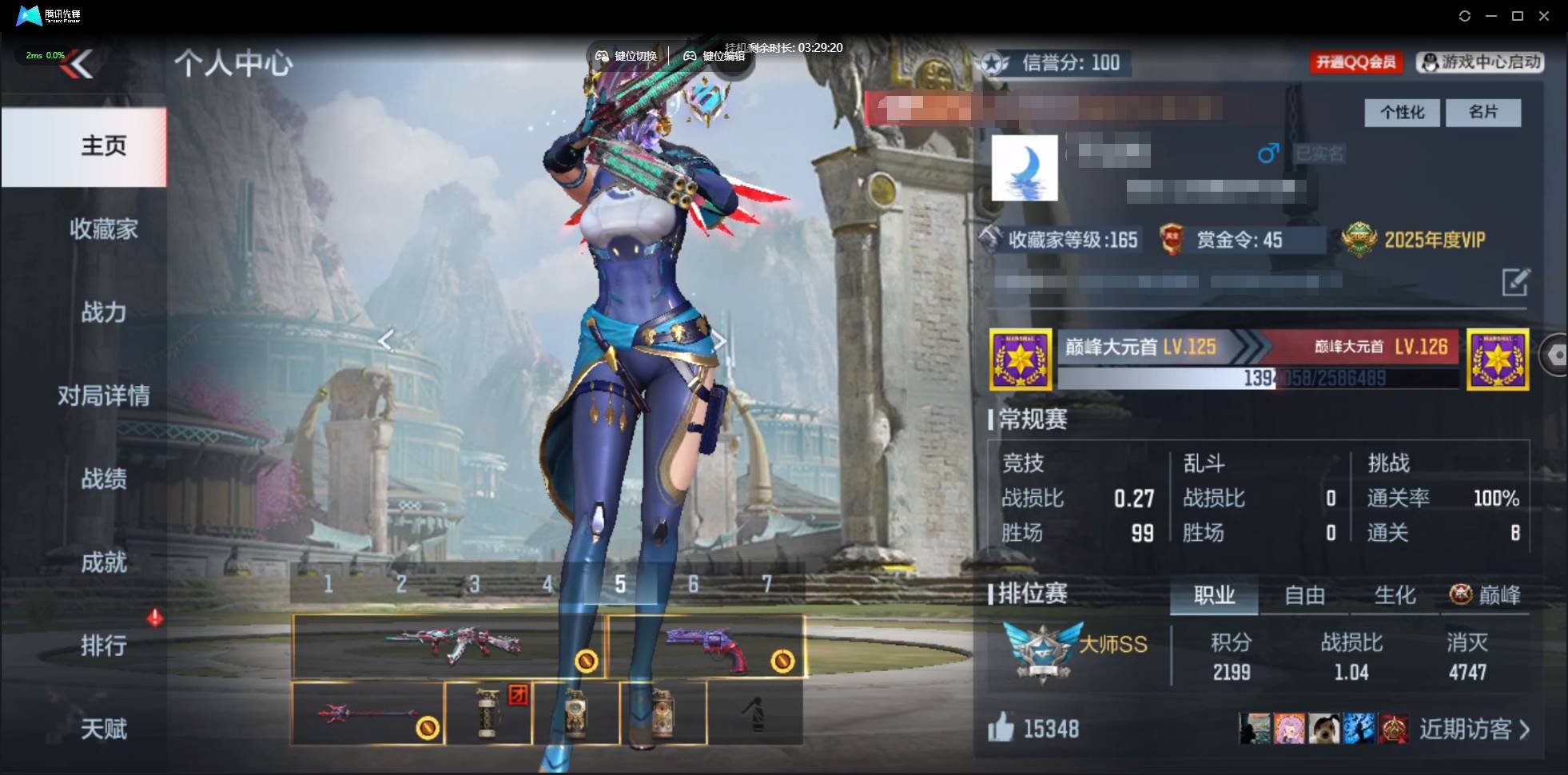This screenshot has height=775, width=1568.
Task: Click the right arrow to rotate character
Action: 718,340
